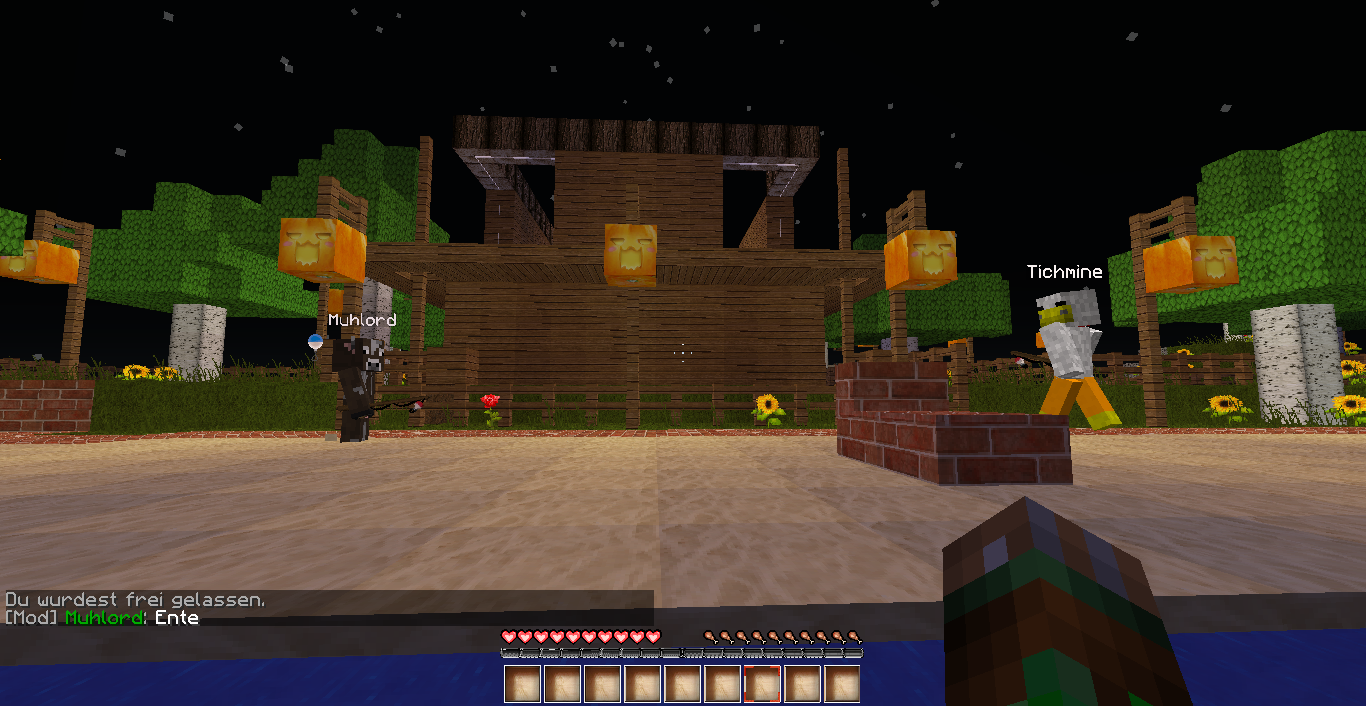
Task: Select the red-highlighted hotbar slot
Action: pos(762,684)
